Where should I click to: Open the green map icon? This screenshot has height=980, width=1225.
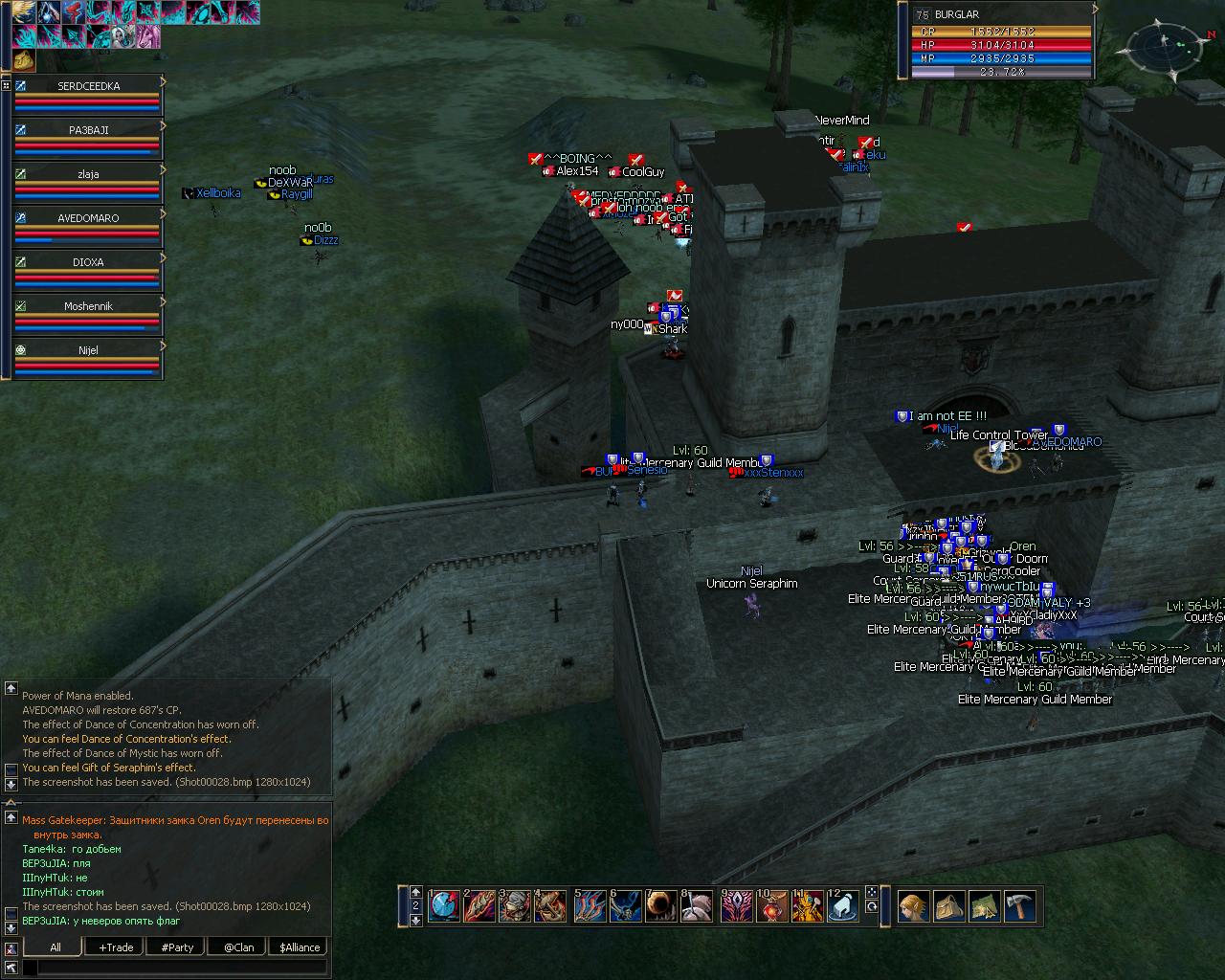point(986,905)
